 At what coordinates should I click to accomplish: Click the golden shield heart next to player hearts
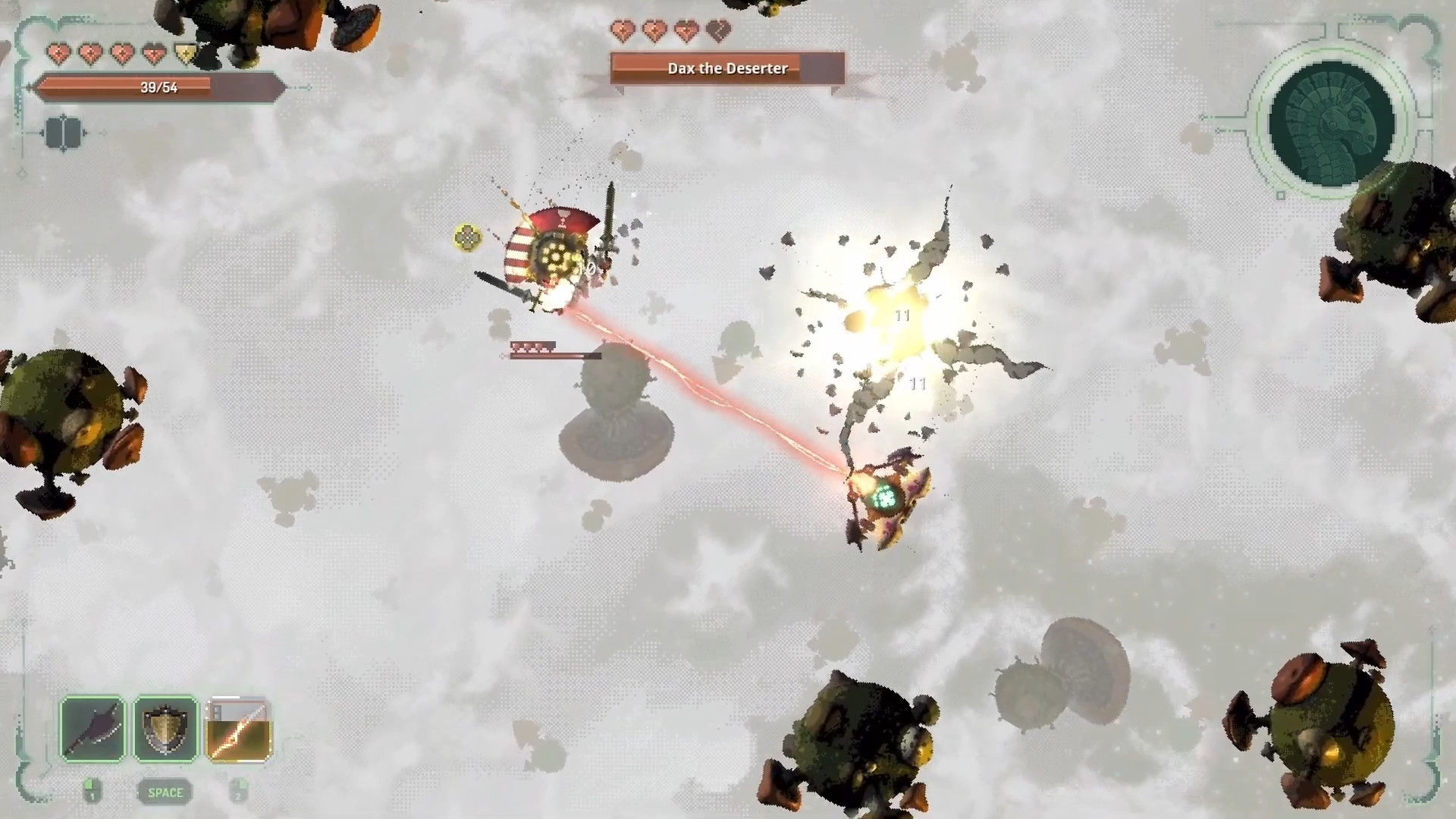[187, 53]
